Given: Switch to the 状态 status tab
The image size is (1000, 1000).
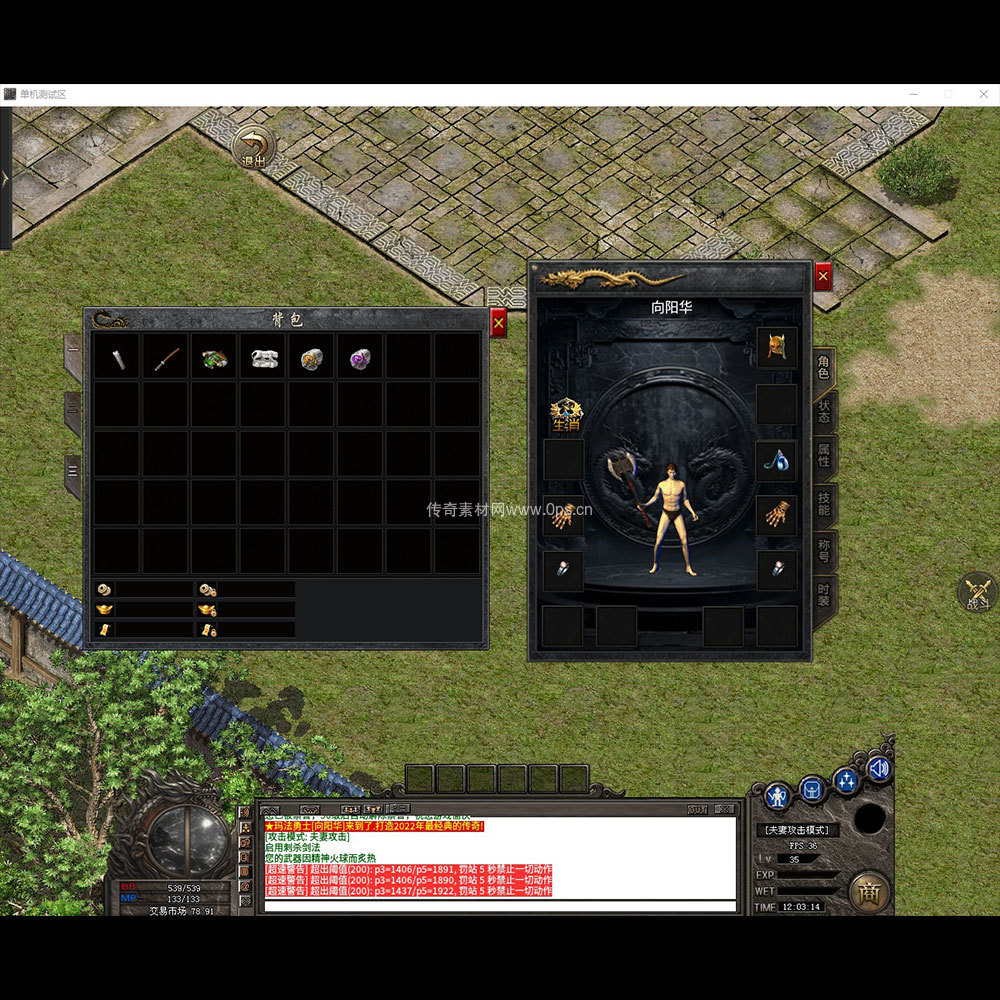Looking at the screenshot, I should (823, 412).
